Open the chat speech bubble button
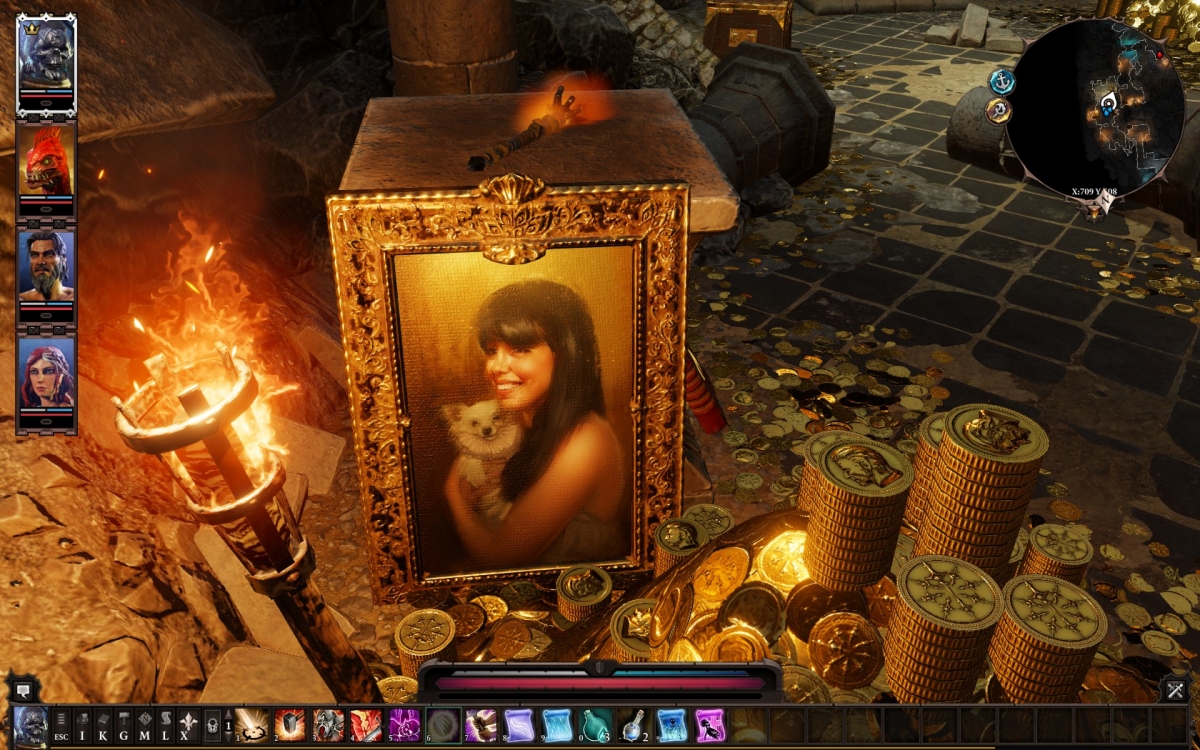Viewport: 1200px width, 750px height. click(x=22, y=689)
